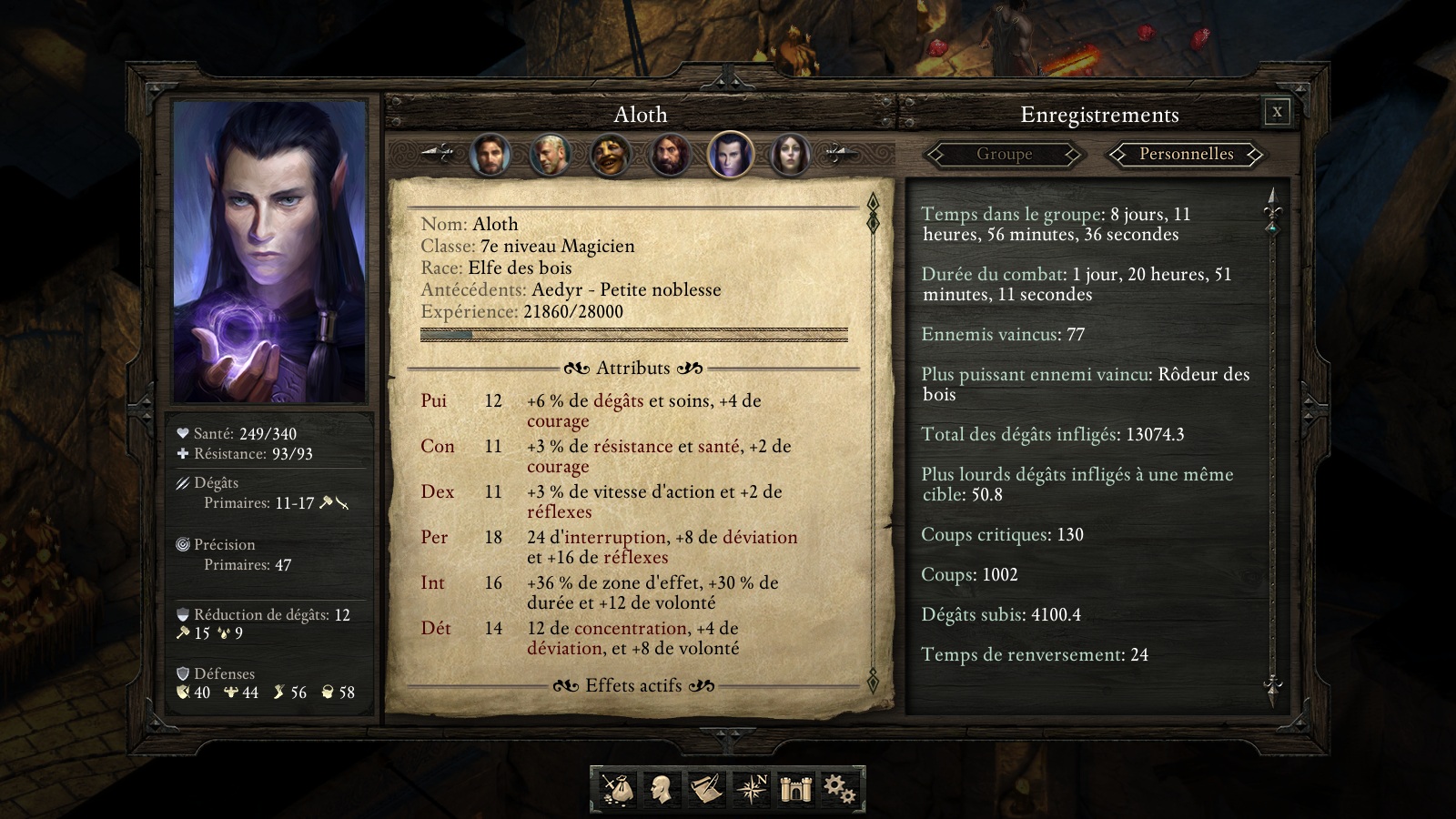Choose the pale dark-haired woman portrait
Screen dimensions: 1456x819
click(x=790, y=155)
